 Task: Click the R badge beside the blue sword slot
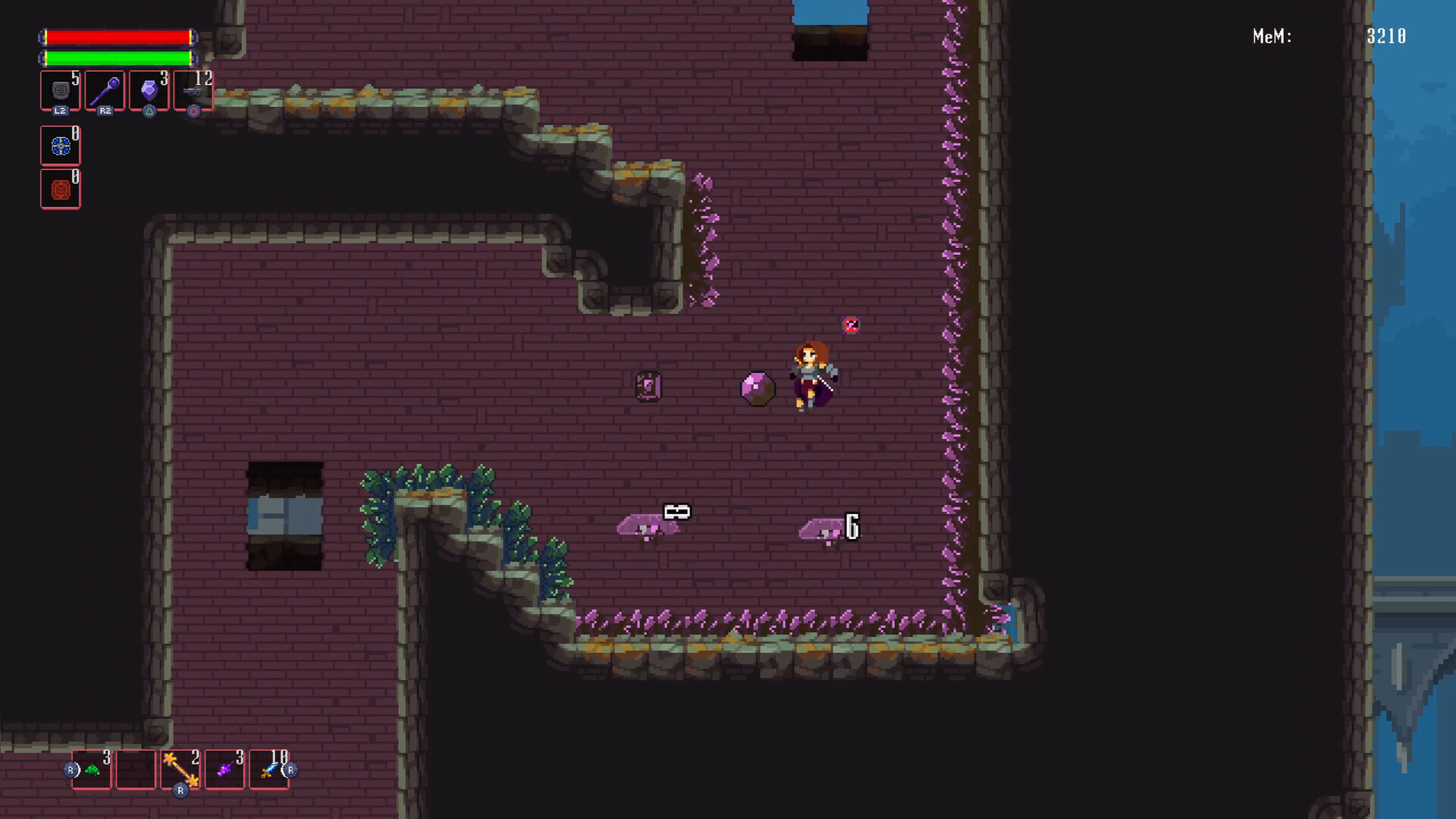tap(289, 771)
